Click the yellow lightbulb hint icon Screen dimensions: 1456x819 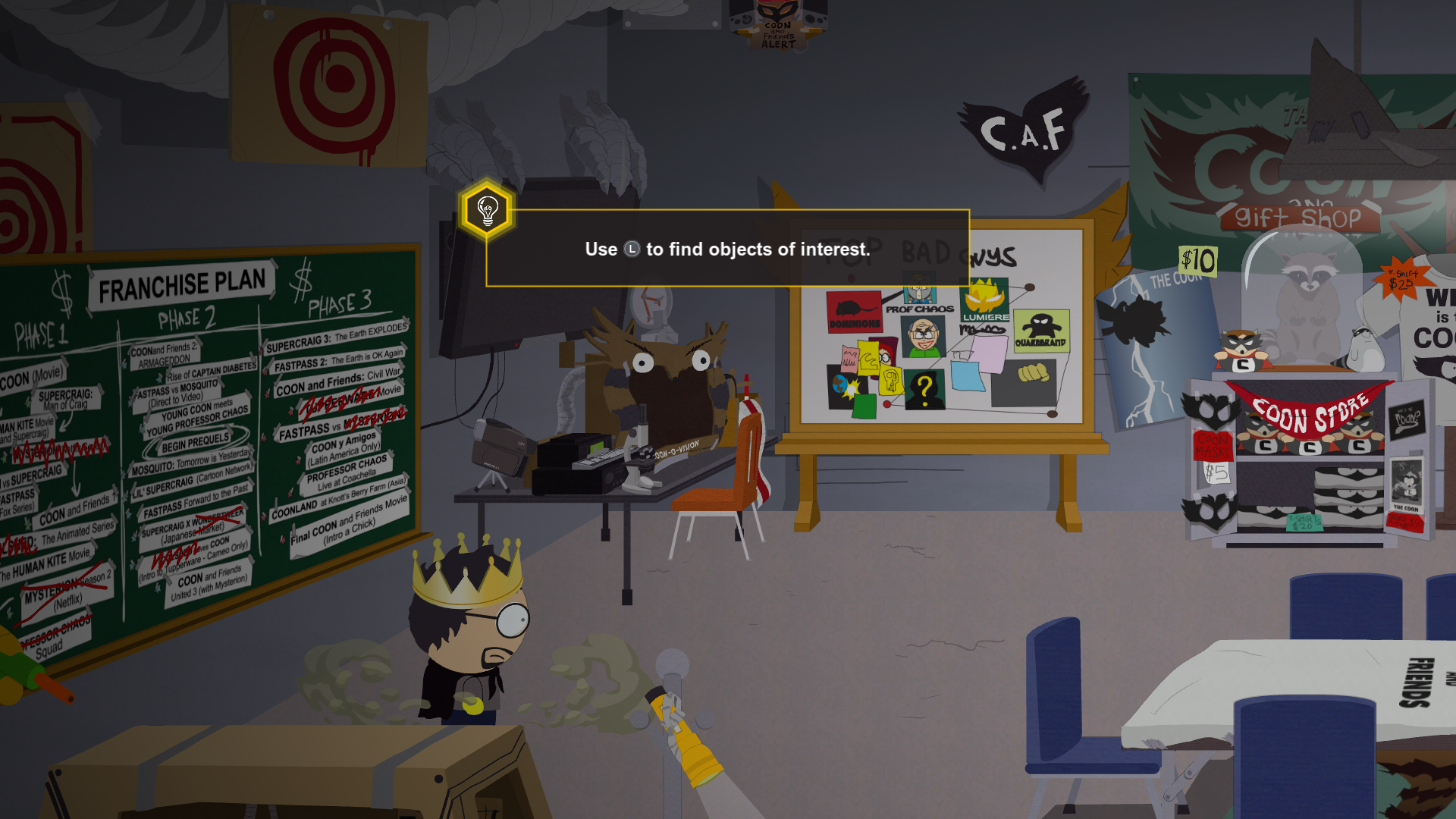click(x=487, y=210)
